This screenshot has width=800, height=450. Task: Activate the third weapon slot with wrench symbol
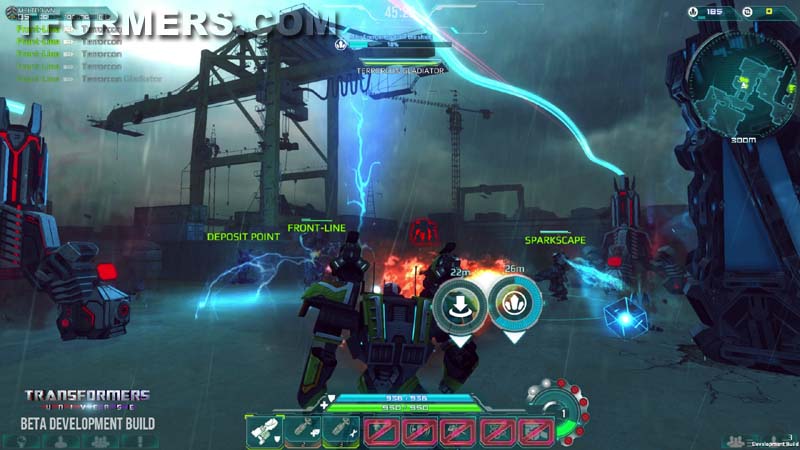[x=340, y=431]
